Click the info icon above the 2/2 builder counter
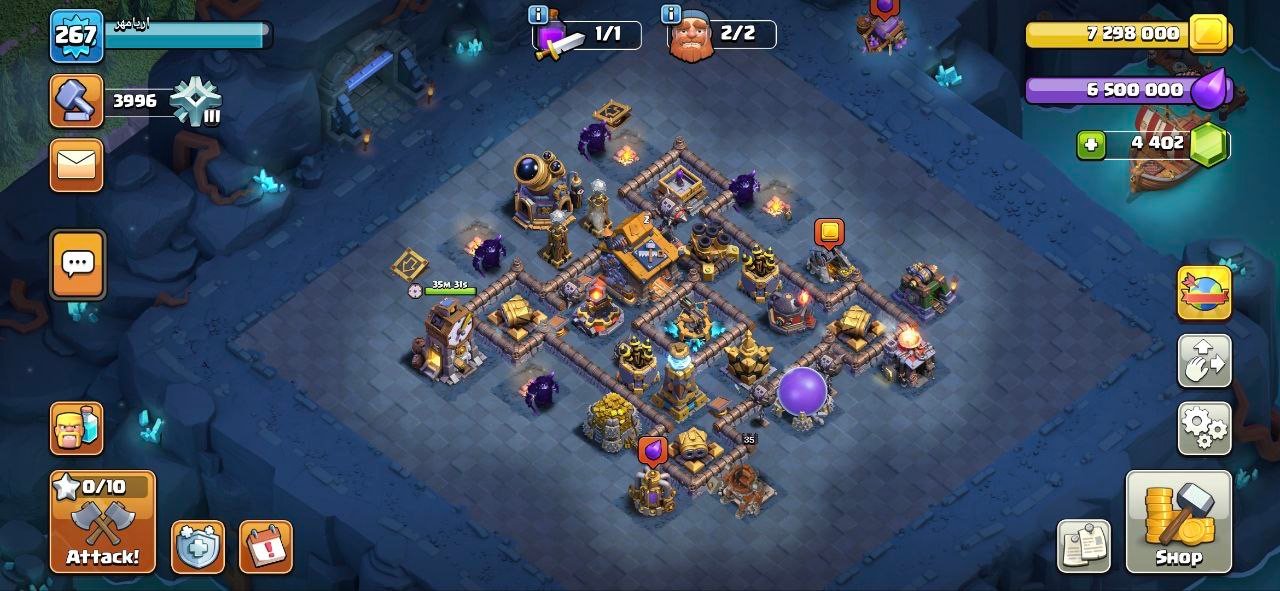1280x591 pixels. (672, 14)
